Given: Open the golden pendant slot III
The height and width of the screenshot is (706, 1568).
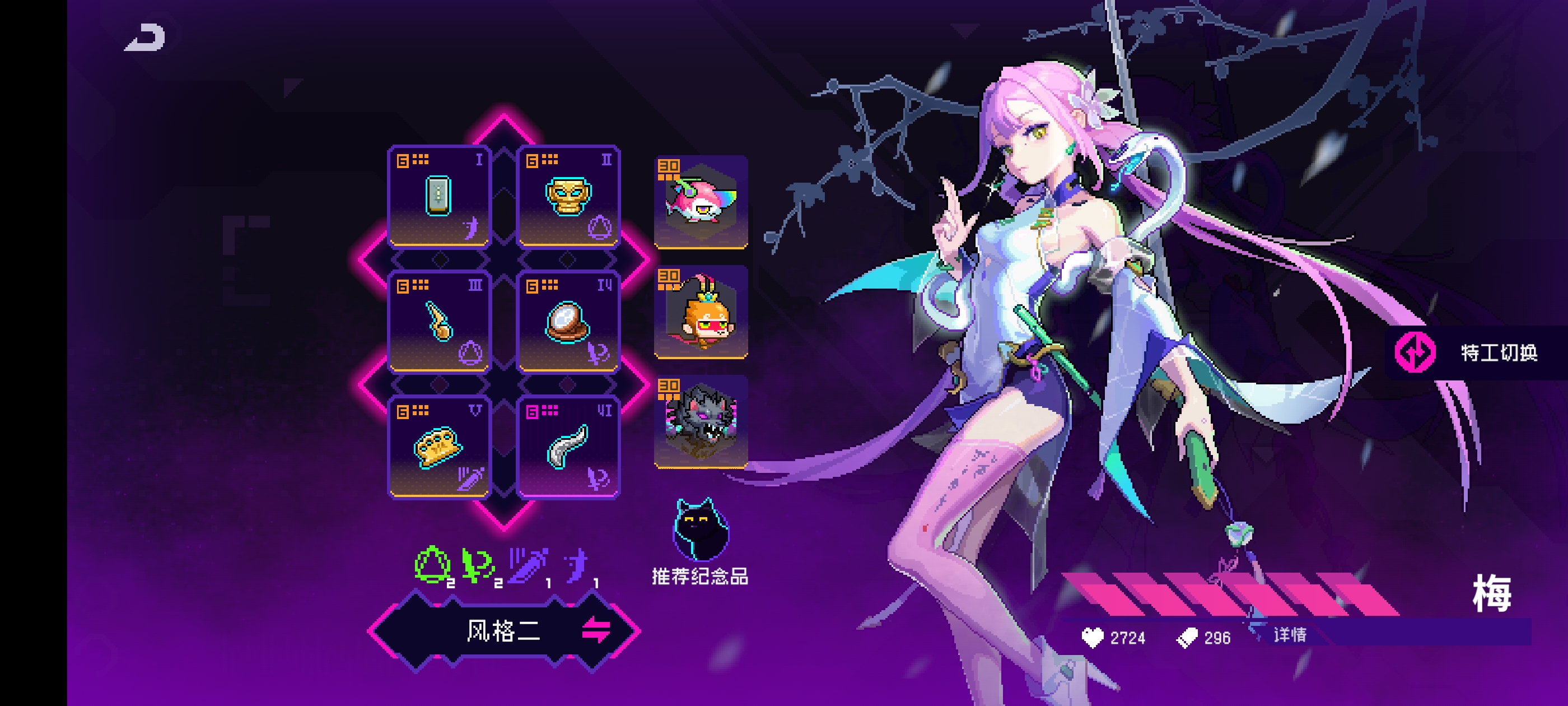Looking at the screenshot, I should 438,322.
